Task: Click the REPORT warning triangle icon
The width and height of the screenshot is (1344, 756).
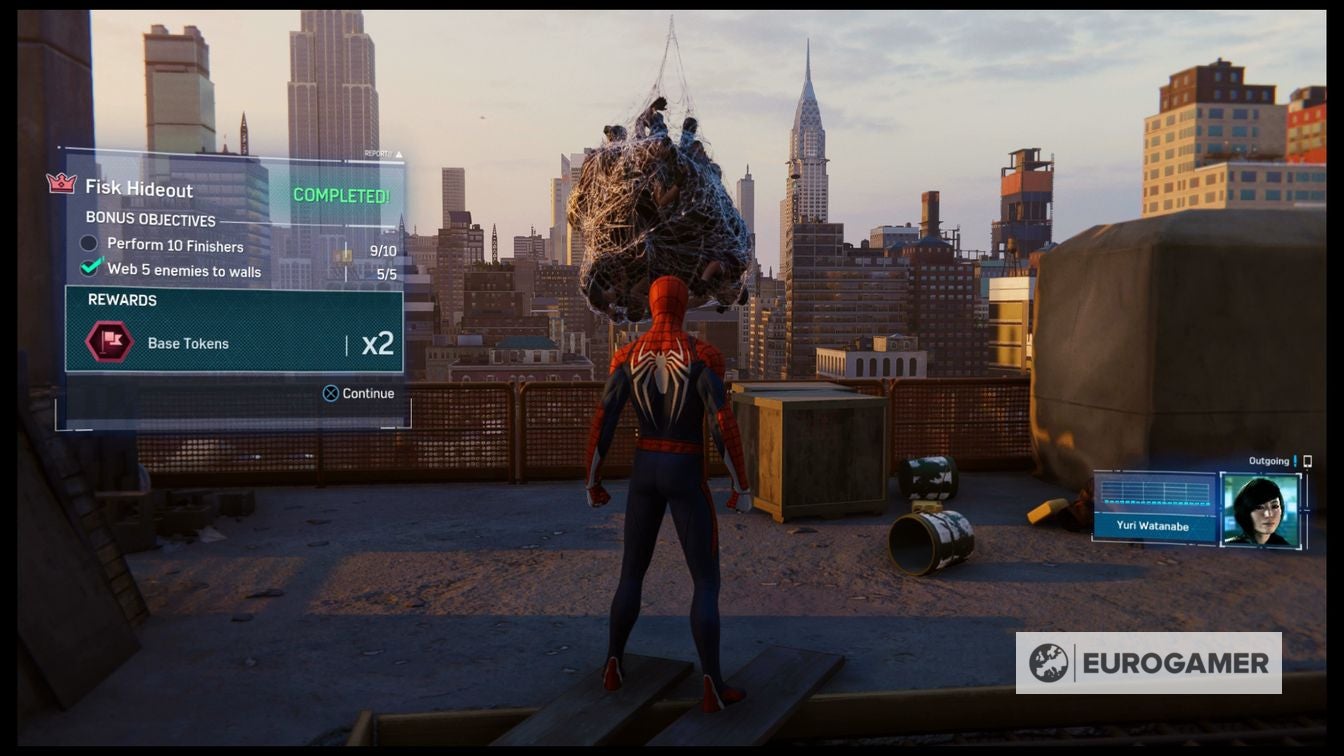Action: [399, 154]
